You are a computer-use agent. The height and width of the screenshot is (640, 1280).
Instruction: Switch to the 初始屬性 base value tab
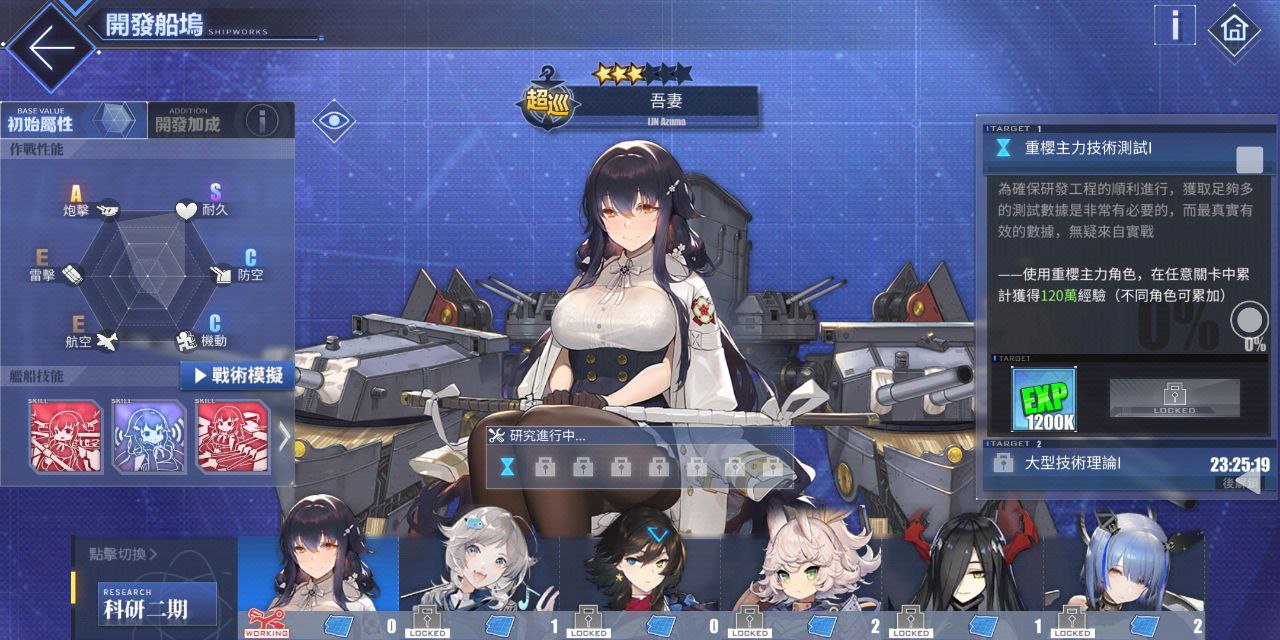tap(72, 121)
